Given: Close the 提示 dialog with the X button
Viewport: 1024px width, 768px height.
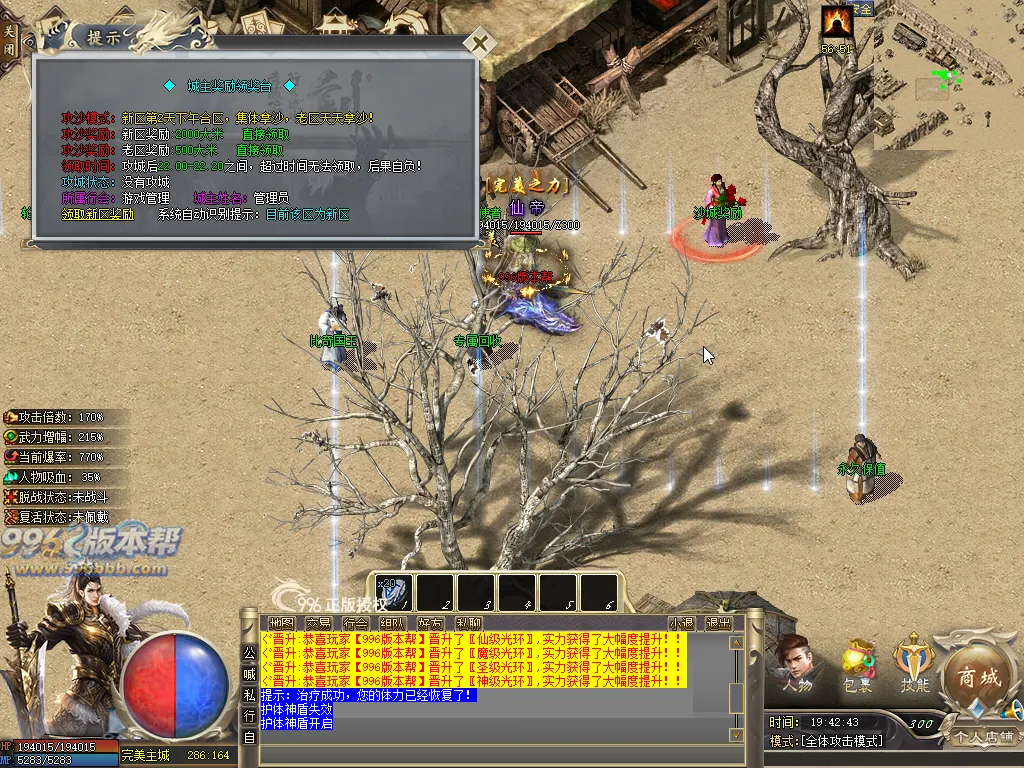Looking at the screenshot, I should click(480, 43).
